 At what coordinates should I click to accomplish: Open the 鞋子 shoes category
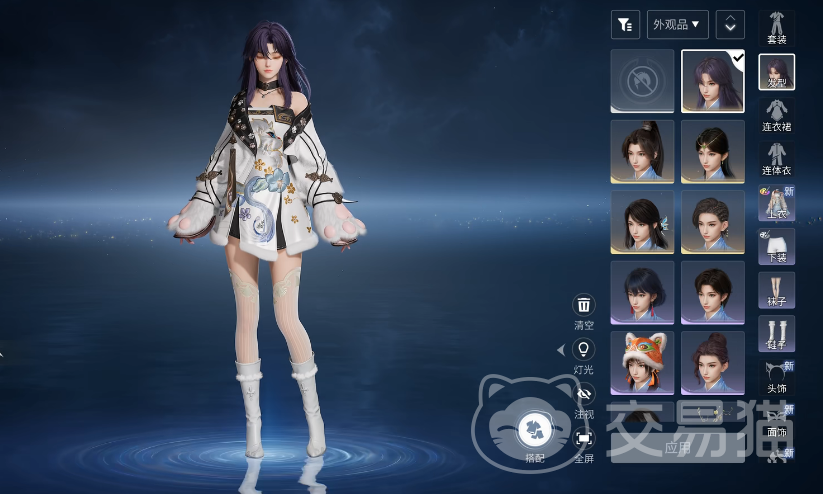(x=777, y=334)
